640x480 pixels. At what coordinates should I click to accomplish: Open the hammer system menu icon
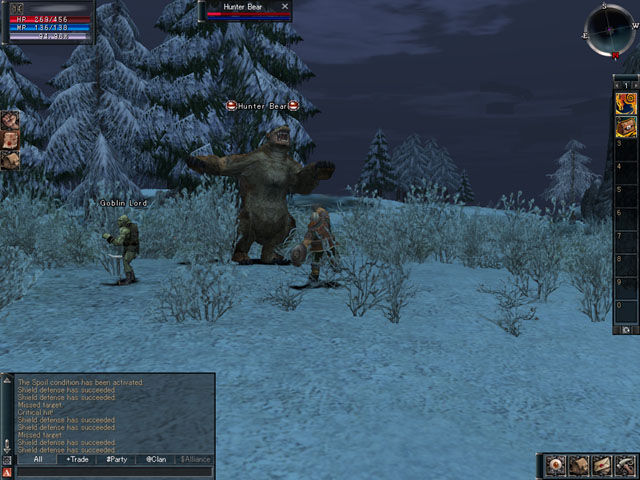[x=625, y=465]
